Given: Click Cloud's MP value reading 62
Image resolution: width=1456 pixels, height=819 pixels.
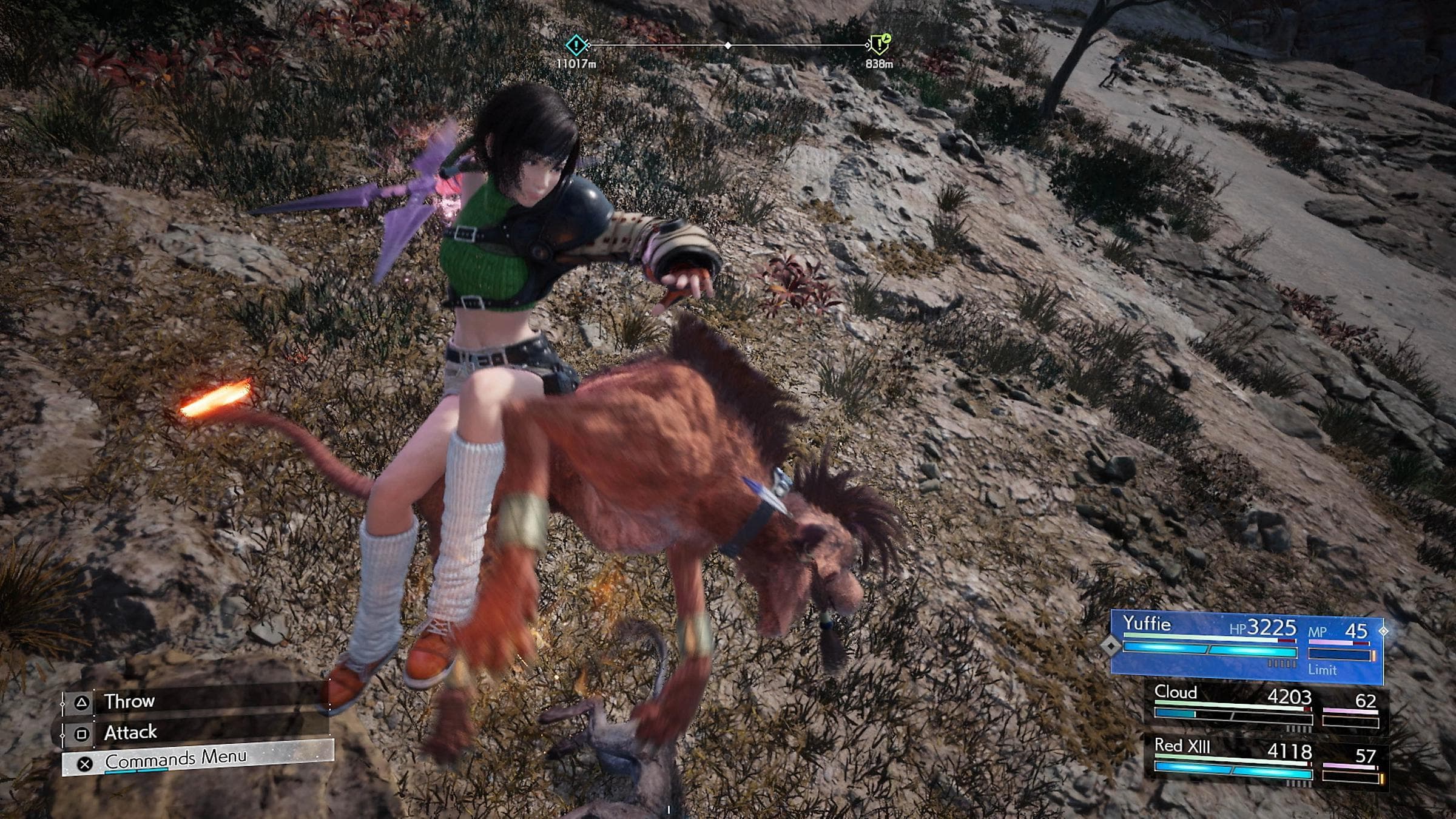Looking at the screenshot, I should (1366, 699).
